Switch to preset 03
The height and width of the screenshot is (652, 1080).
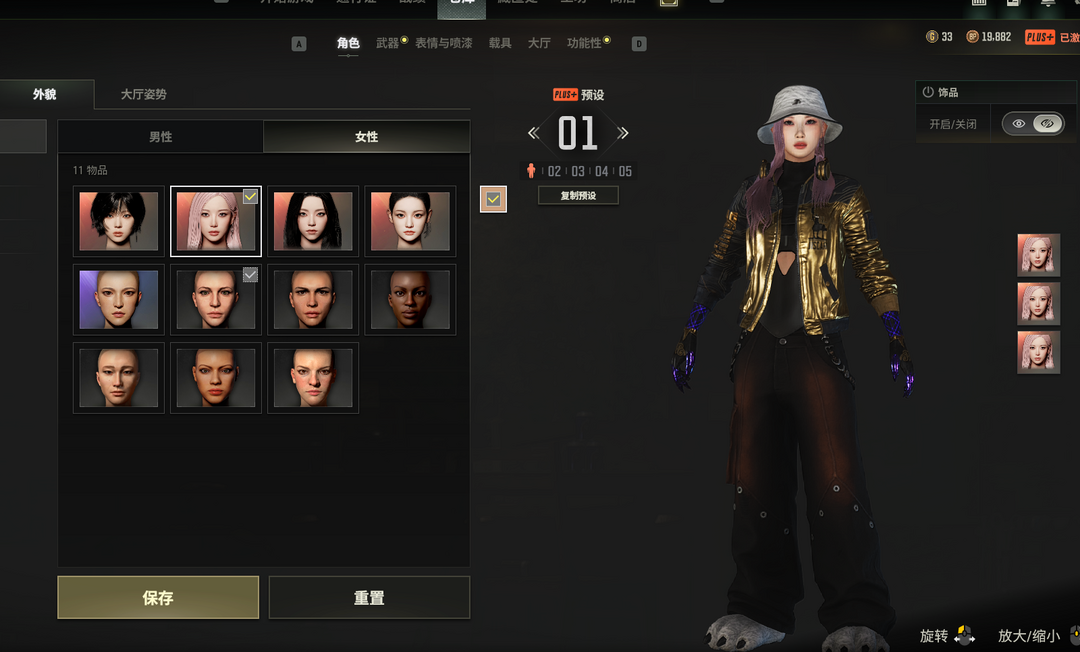578,171
